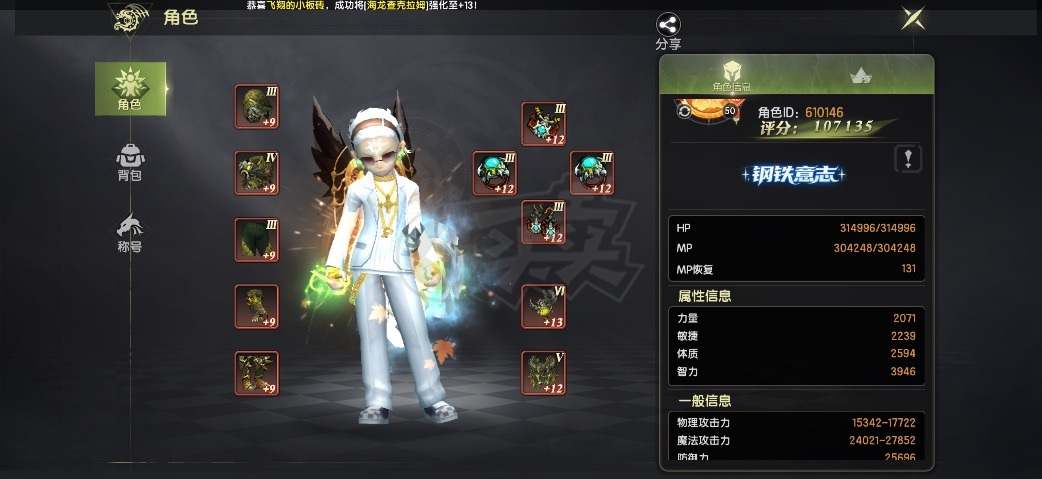
Task: Select the +9 boots equipment slot
Action: 256,373
